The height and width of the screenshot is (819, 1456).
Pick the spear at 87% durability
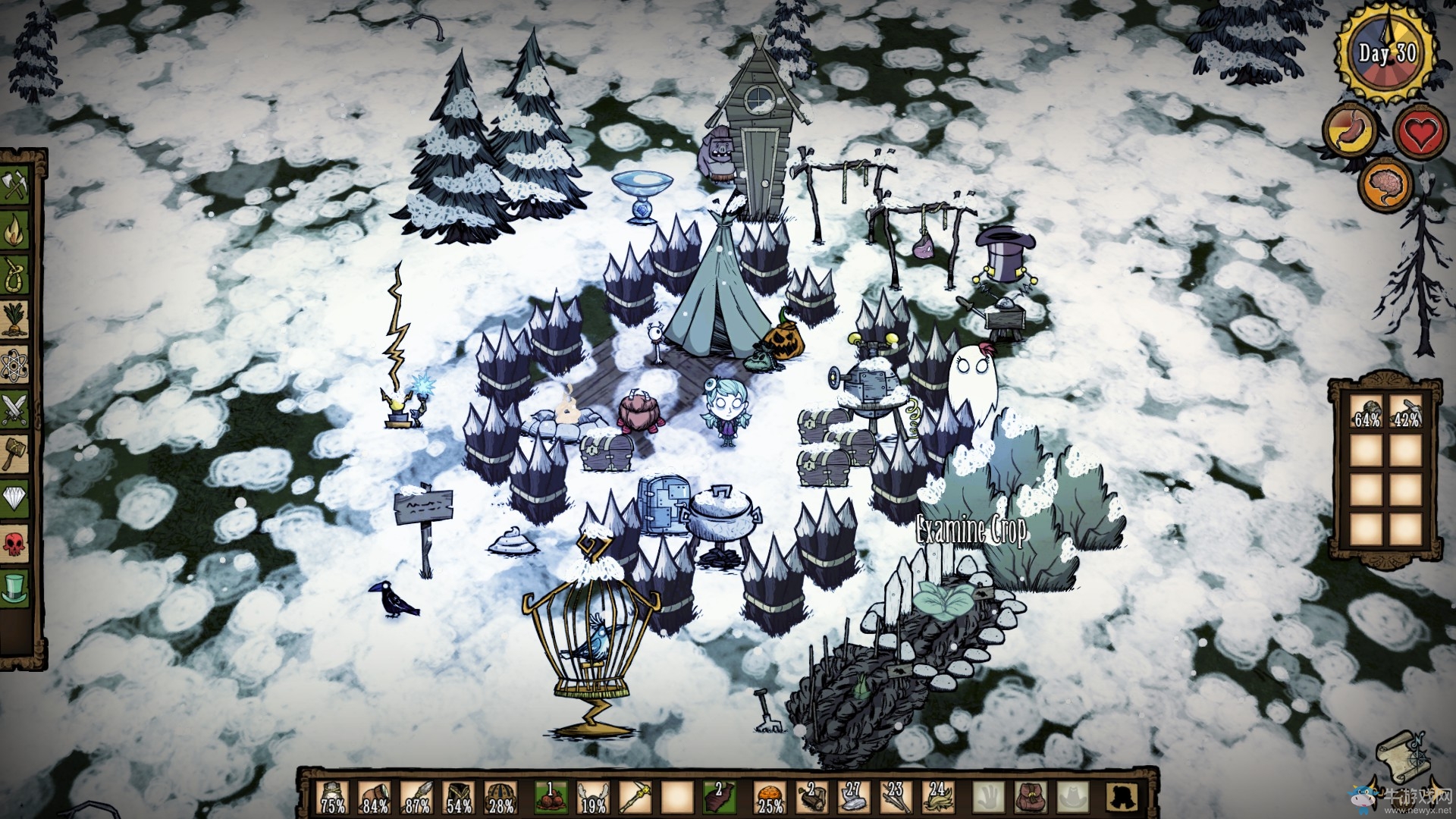(416, 793)
